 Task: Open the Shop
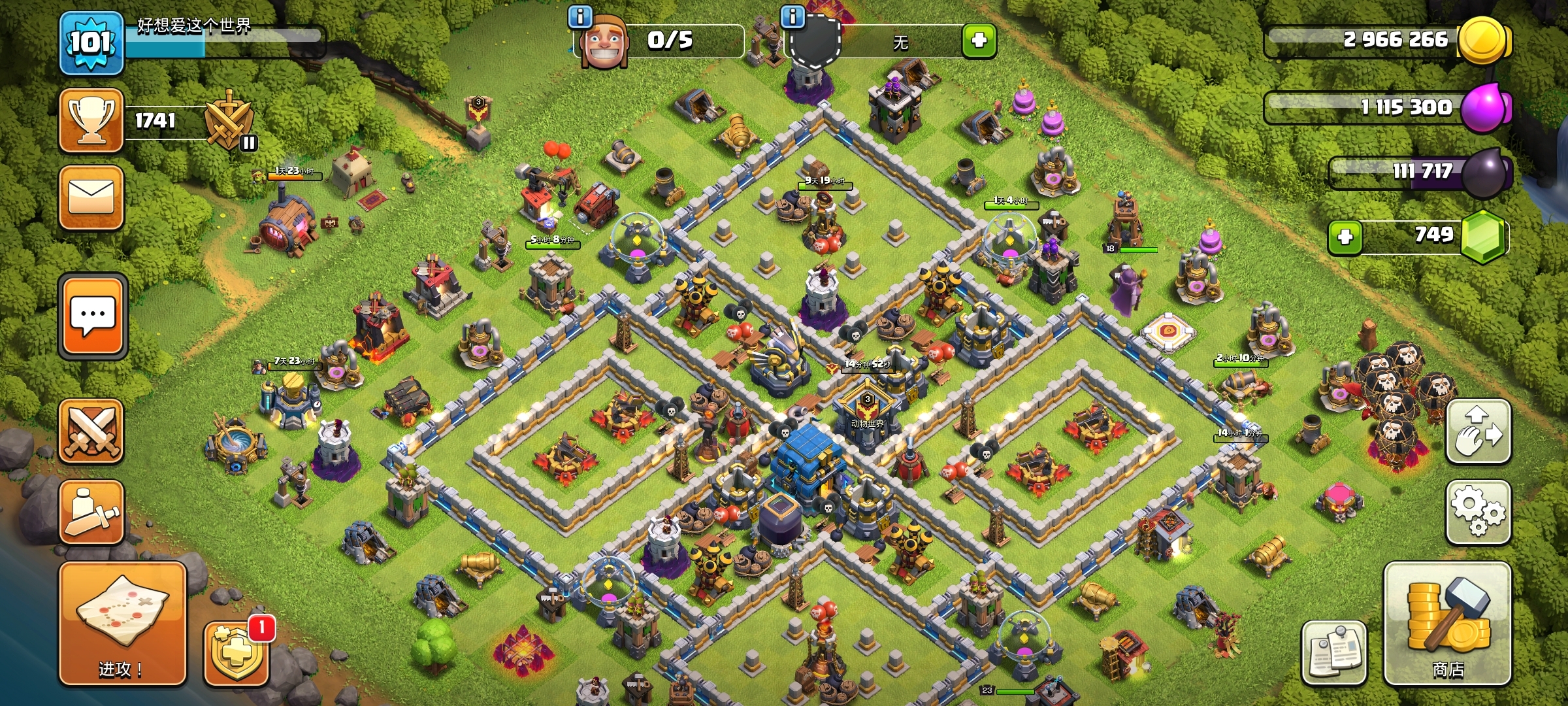pos(1447,623)
